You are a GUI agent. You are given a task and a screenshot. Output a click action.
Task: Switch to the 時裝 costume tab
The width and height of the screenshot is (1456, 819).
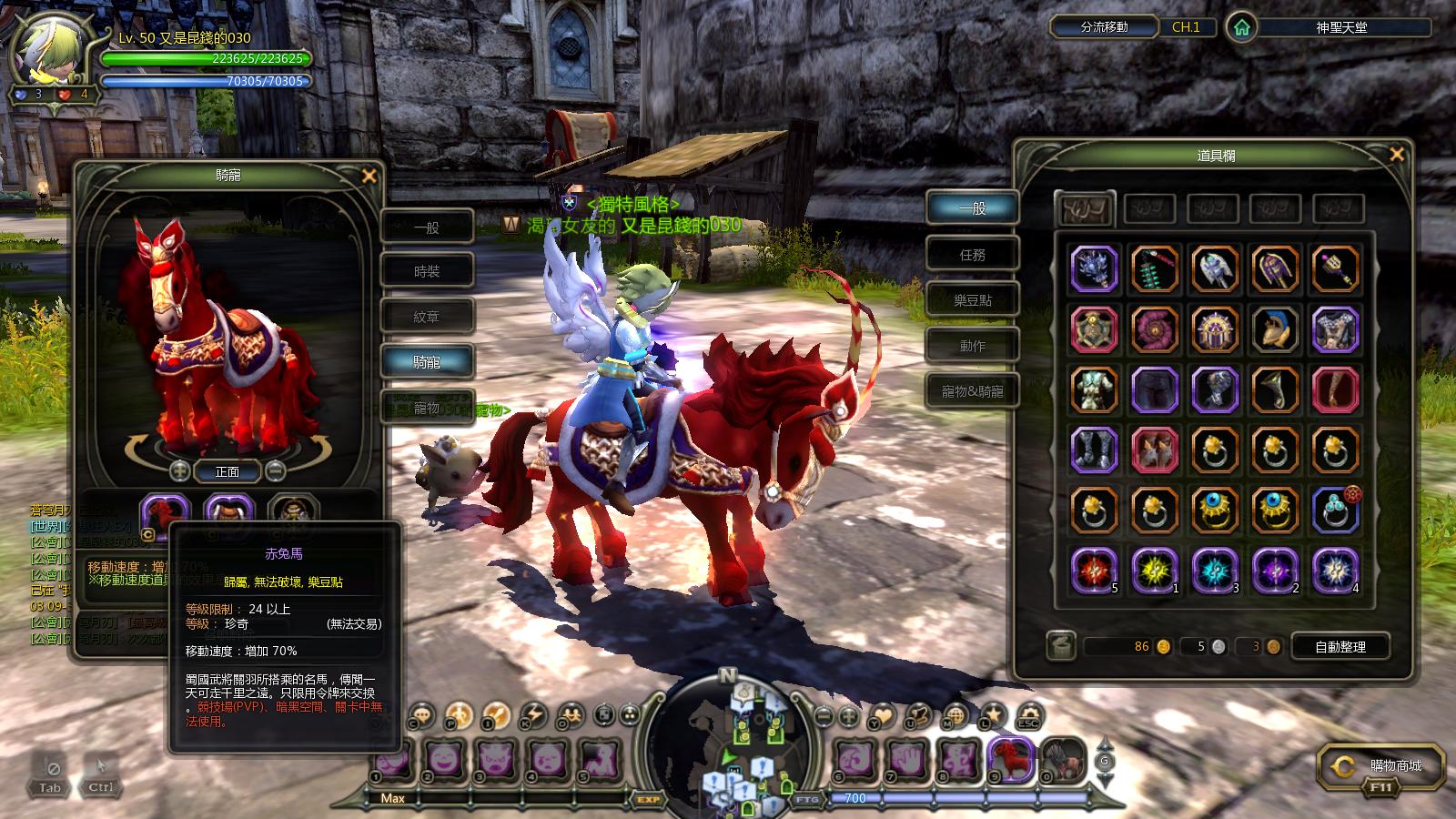pos(427,271)
